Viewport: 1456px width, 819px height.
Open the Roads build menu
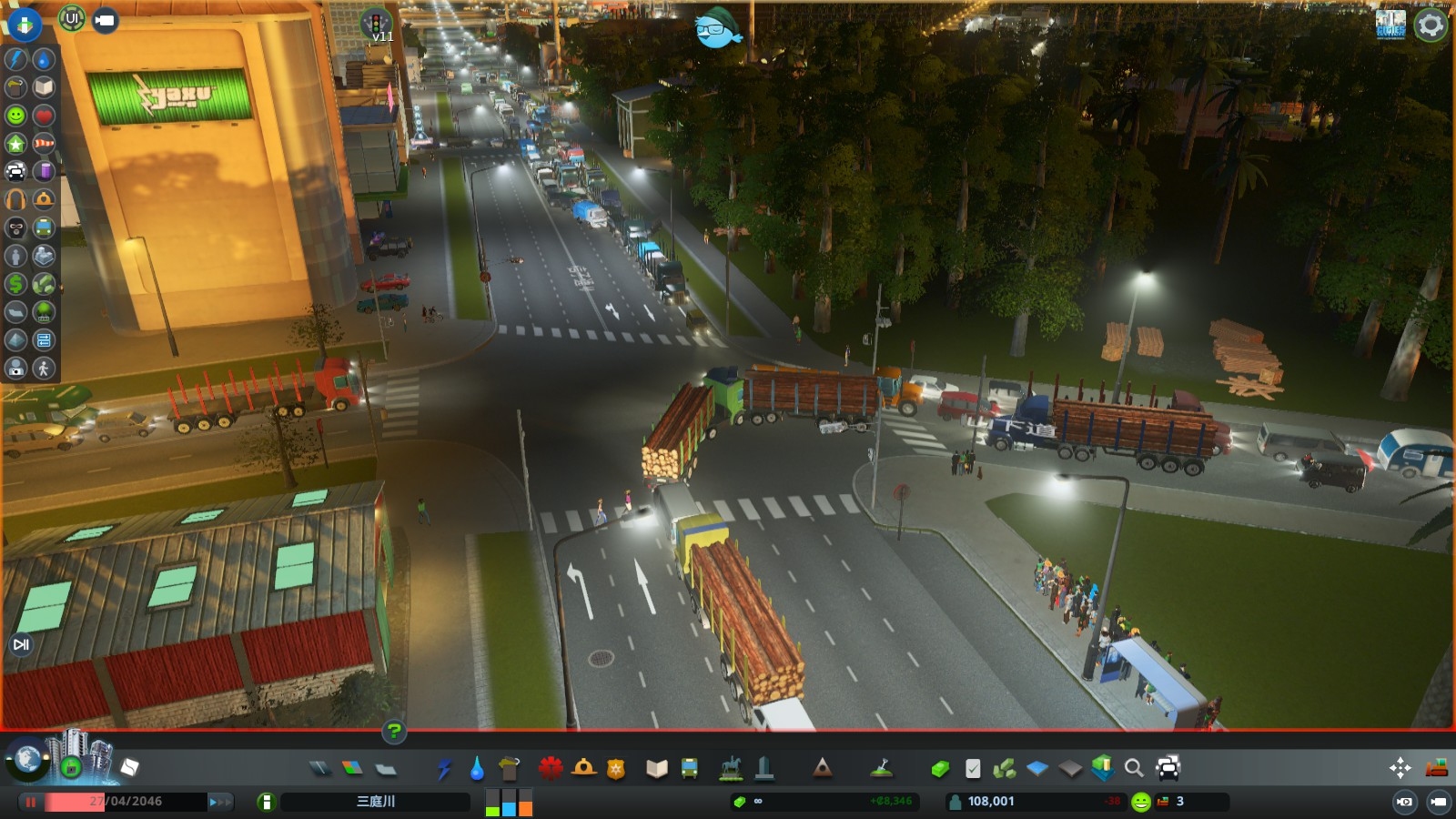pos(319,769)
